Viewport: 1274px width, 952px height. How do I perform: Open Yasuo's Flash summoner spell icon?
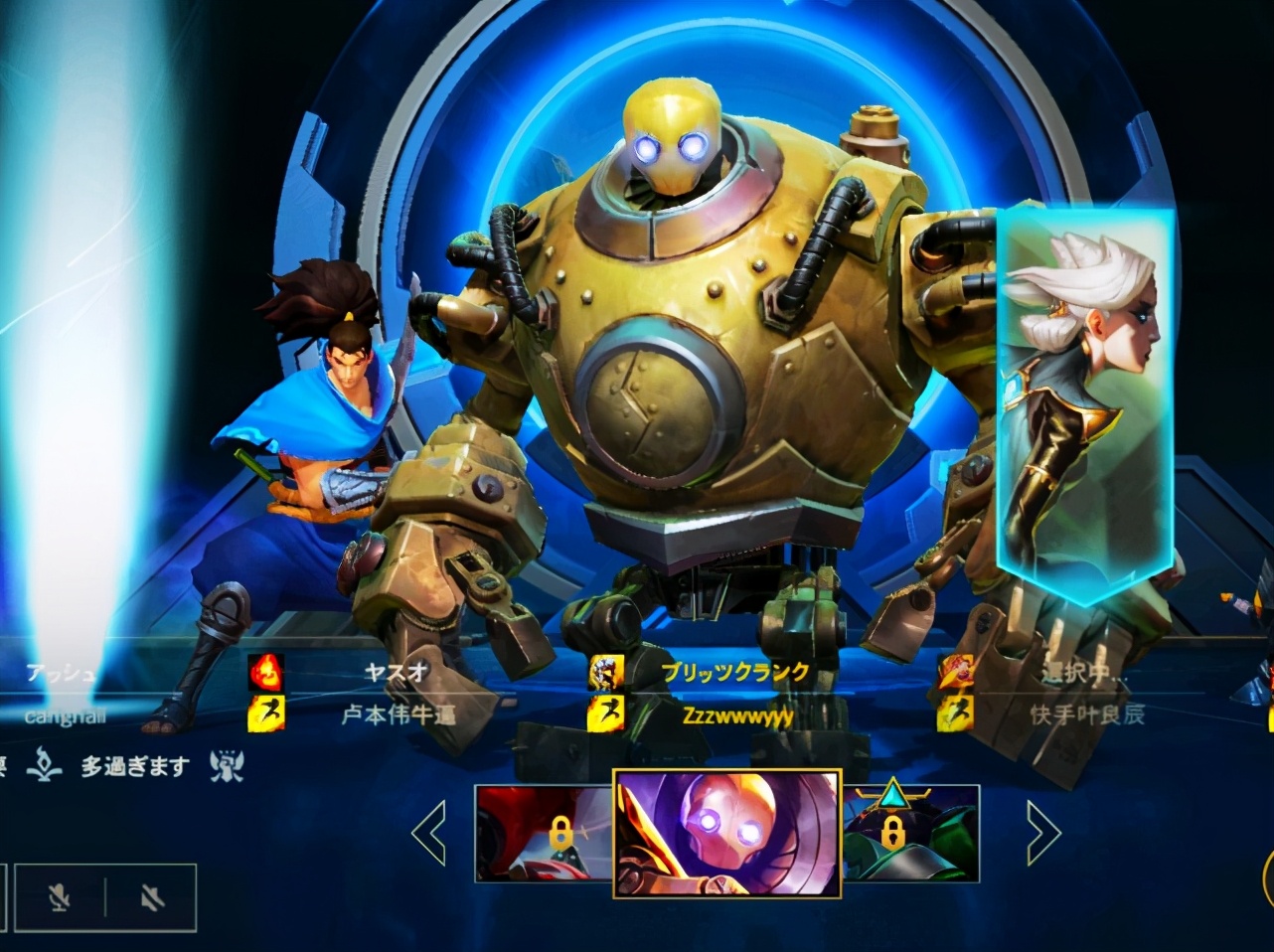pos(266,713)
